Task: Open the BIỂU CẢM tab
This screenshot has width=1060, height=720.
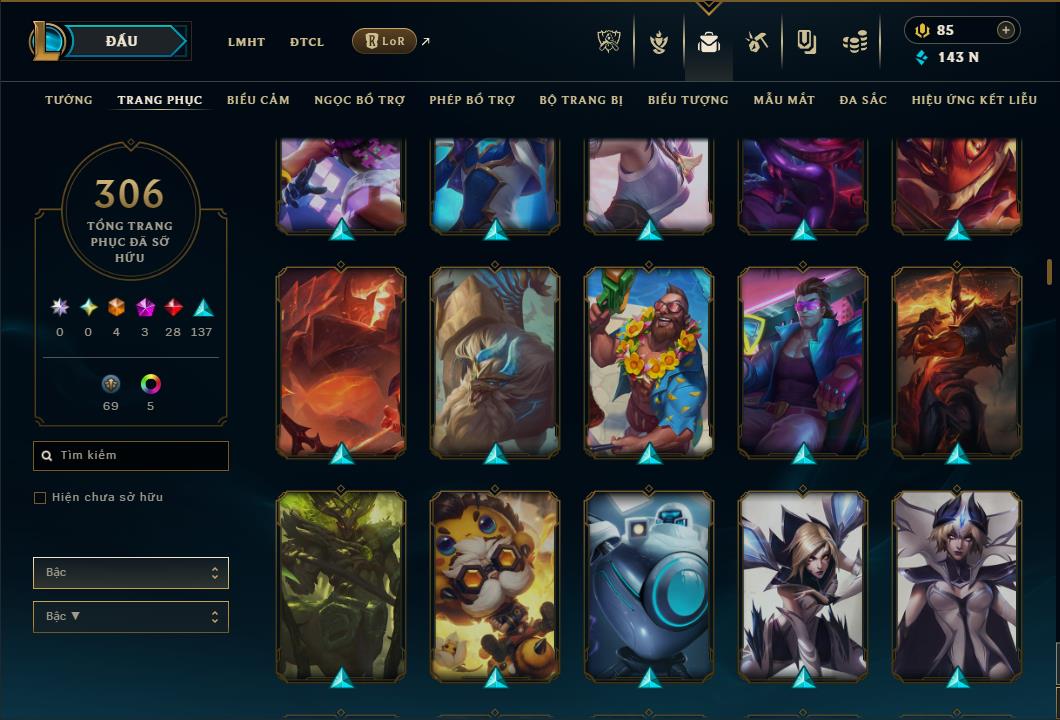Action: (x=258, y=100)
